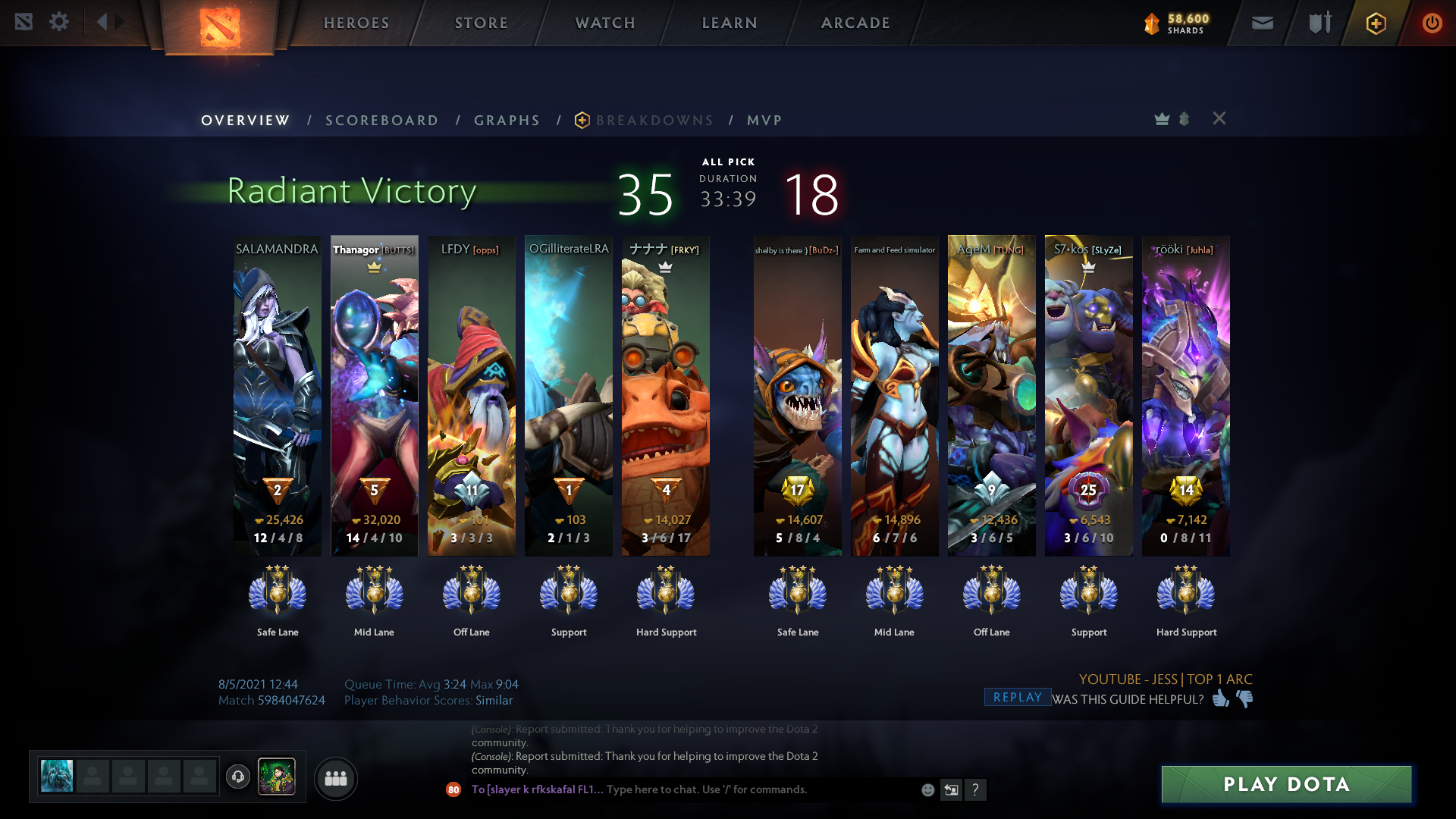Type in the chat input box
The width and height of the screenshot is (1456, 819).
point(758,789)
